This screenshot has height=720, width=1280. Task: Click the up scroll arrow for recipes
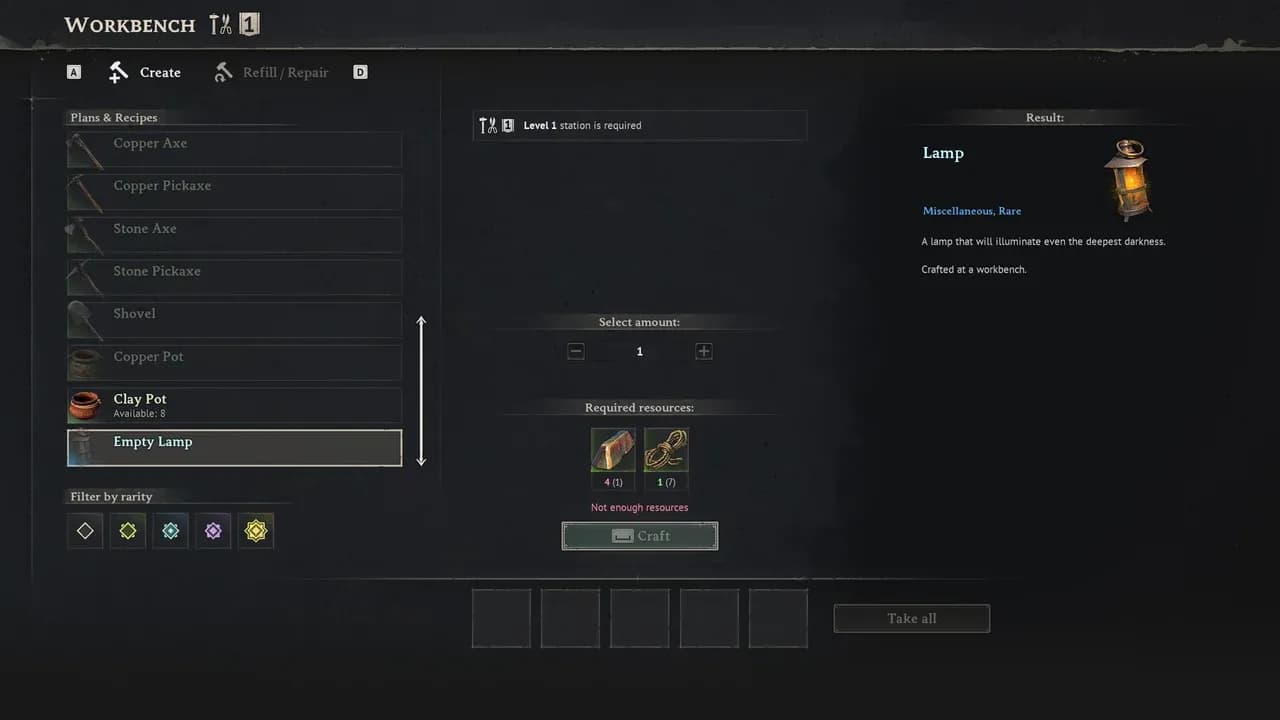click(421, 322)
